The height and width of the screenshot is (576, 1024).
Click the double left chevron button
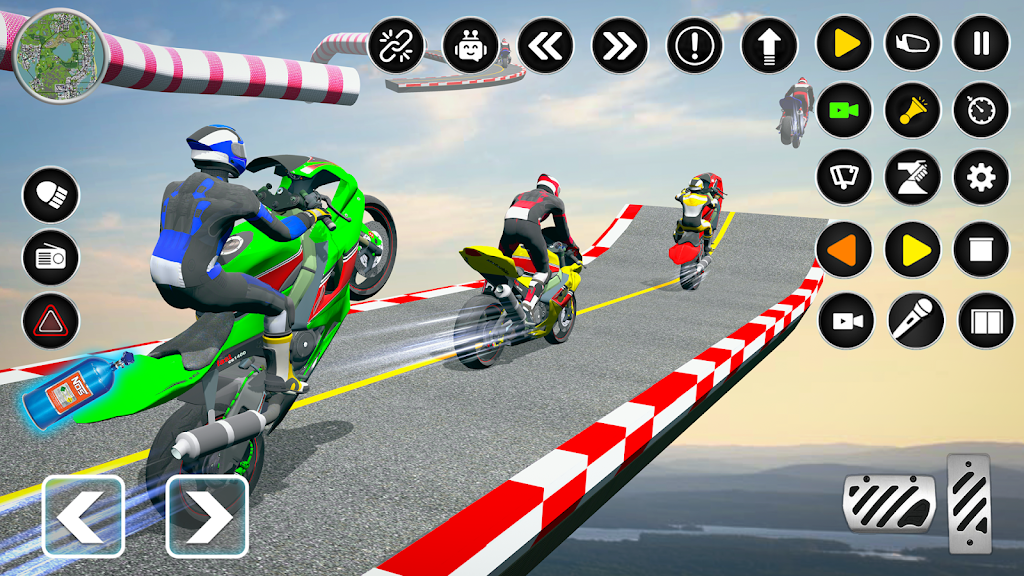tap(546, 45)
